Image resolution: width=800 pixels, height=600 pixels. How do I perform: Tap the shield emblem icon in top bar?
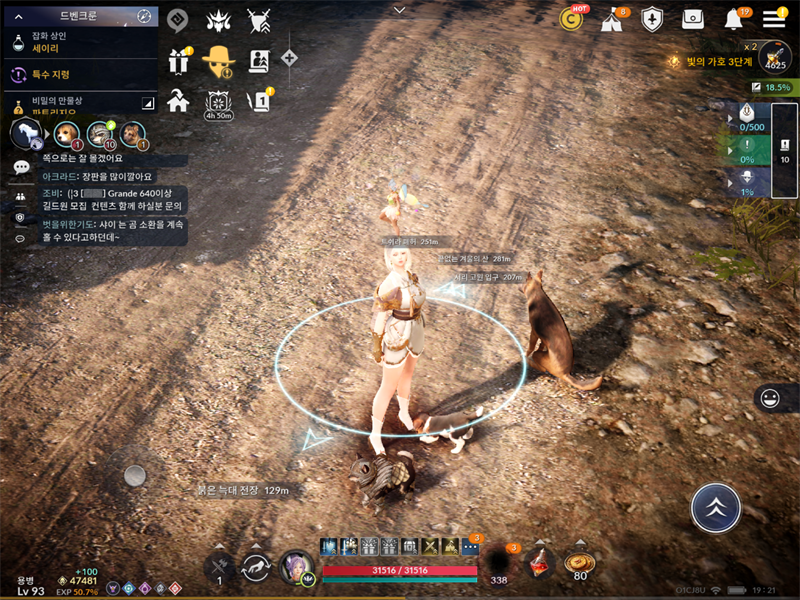click(x=652, y=19)
